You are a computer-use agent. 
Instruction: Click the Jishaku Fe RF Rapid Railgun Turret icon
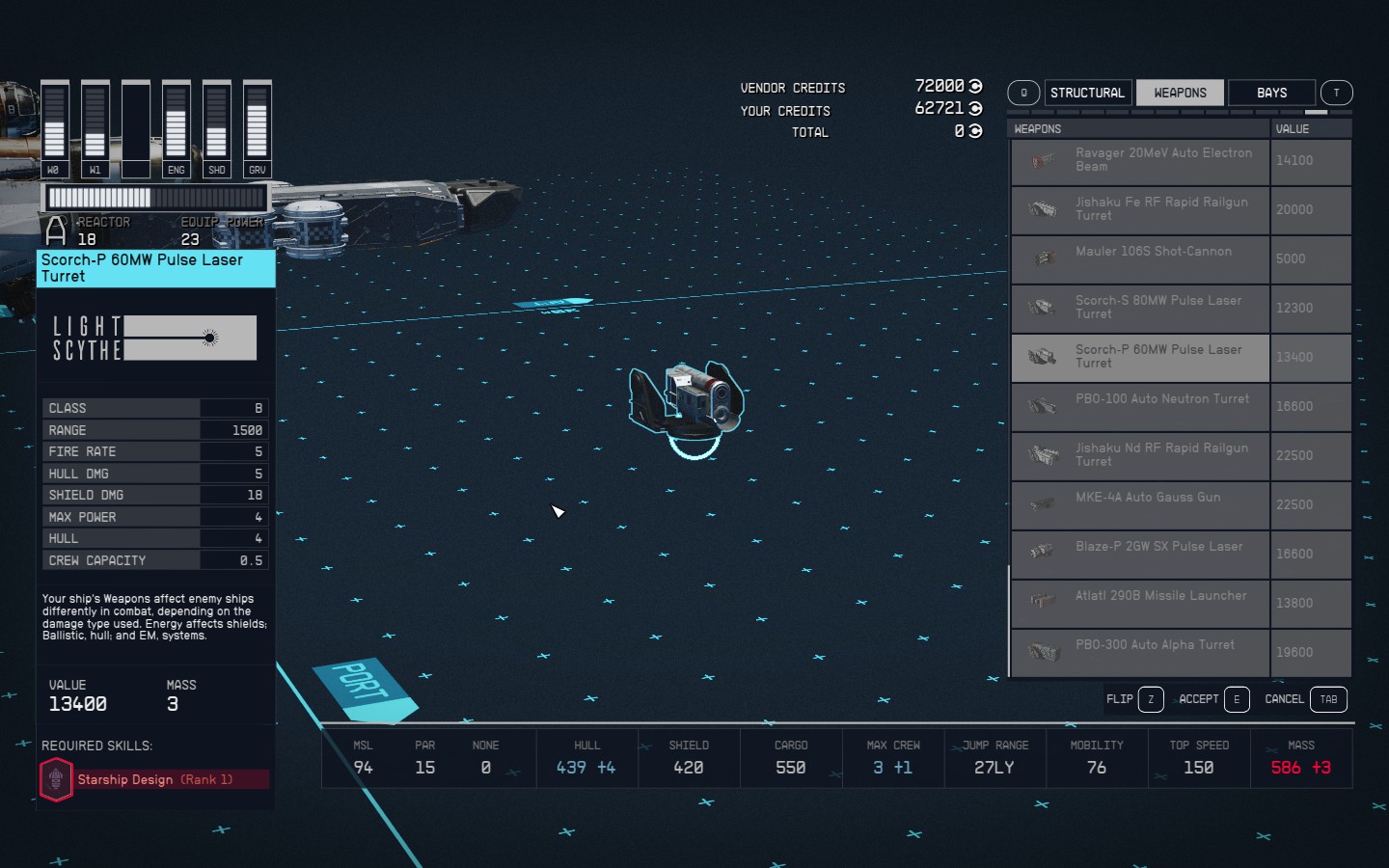(1043, 210)
